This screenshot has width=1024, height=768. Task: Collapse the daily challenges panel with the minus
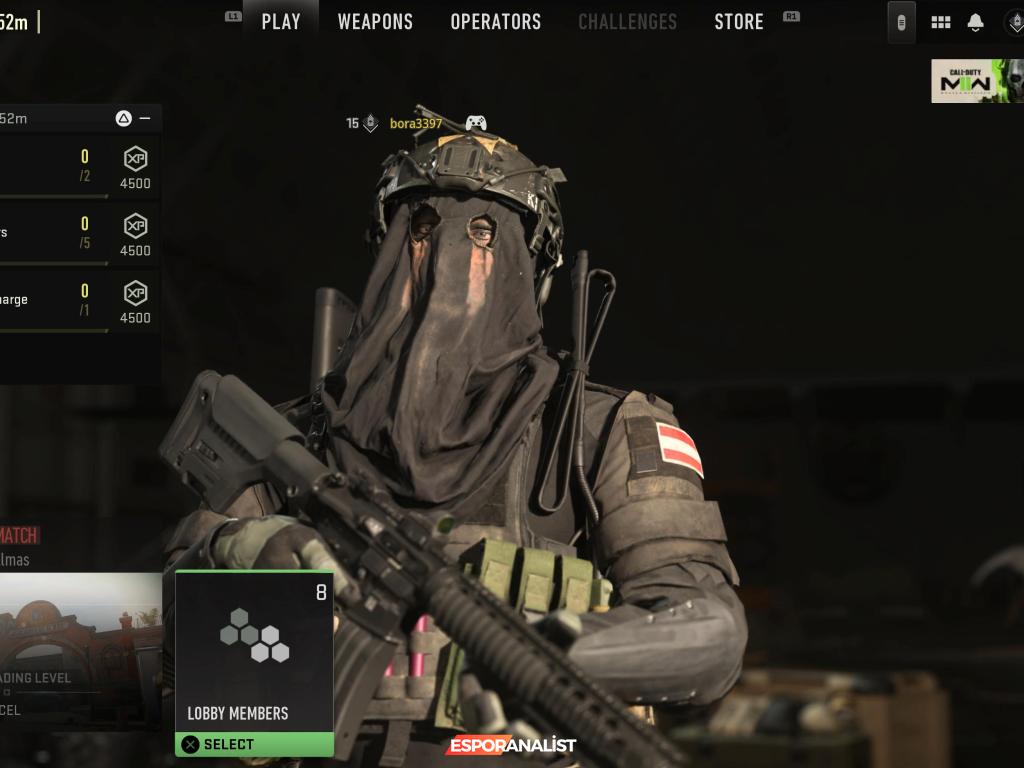tap(145, 118)
